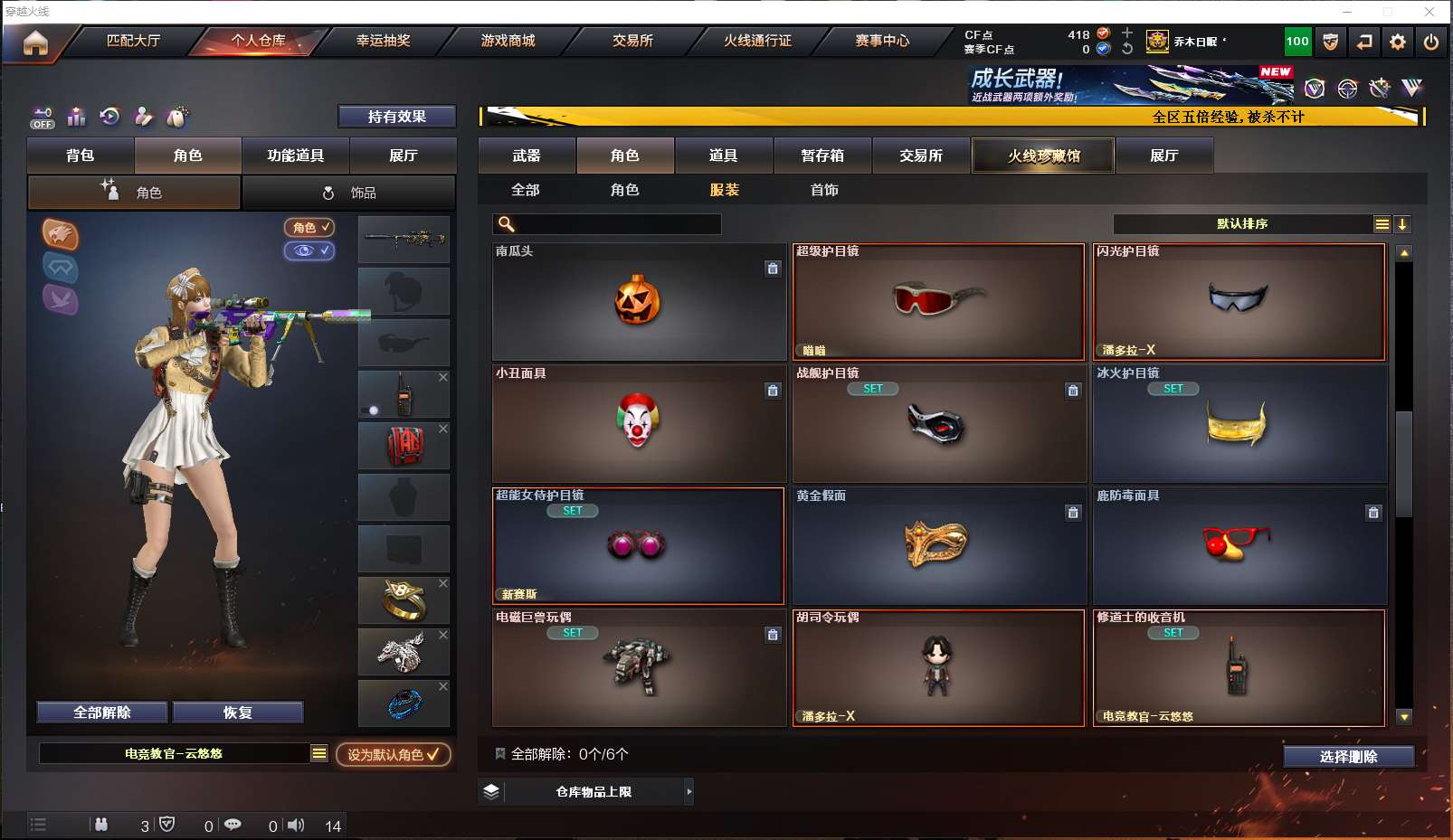Toggle 设为默认角色 default character option

click(x=394, y=754)
